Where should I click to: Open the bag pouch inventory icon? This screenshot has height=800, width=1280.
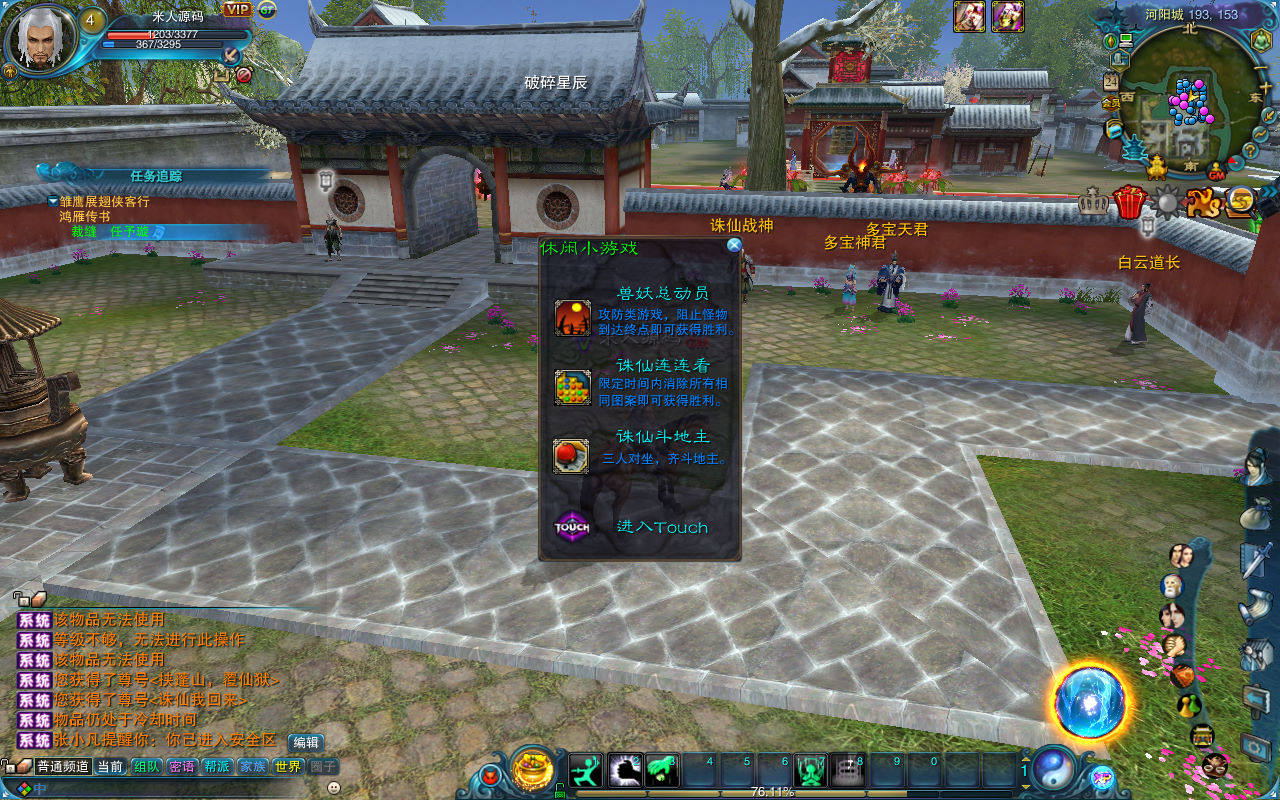point(1254,513)
